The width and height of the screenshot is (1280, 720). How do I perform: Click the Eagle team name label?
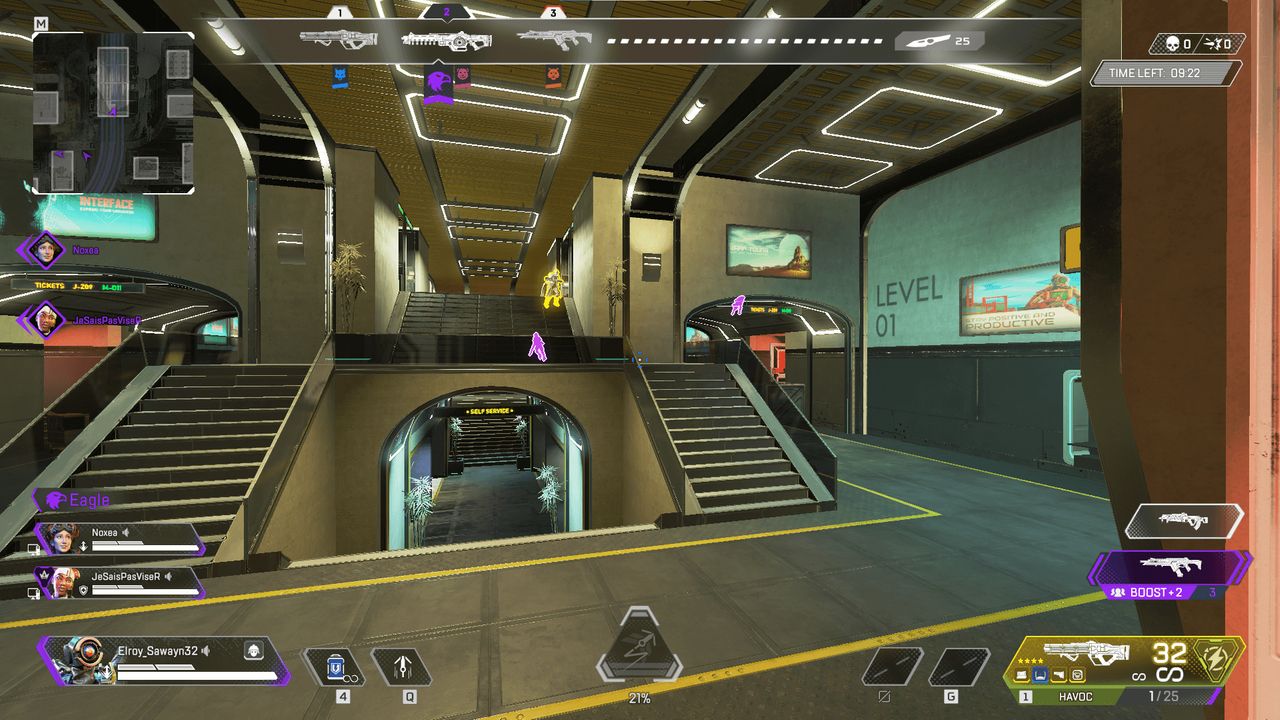point(89,500)
